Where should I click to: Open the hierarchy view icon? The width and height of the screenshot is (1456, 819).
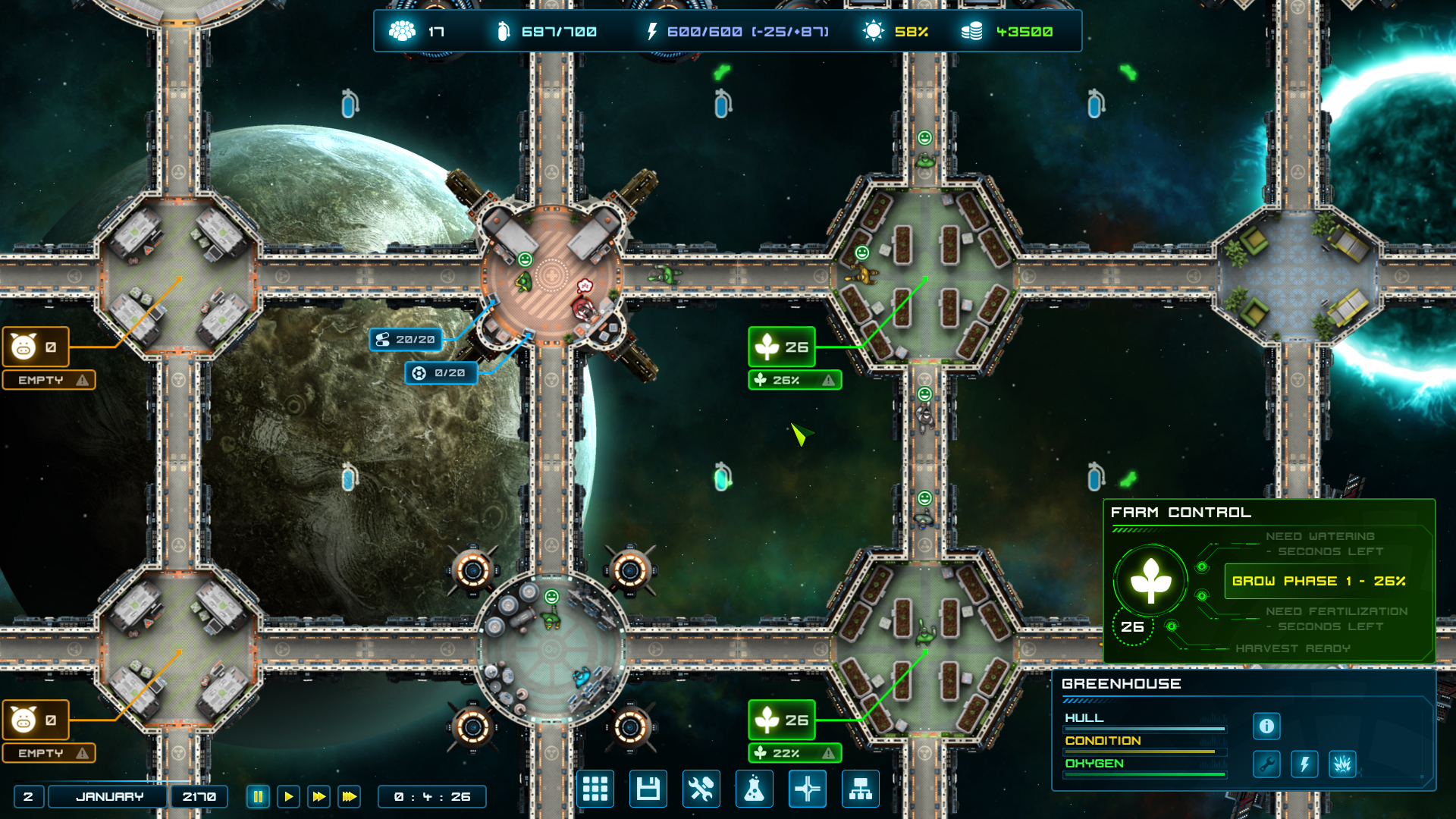tap(861, 789)
